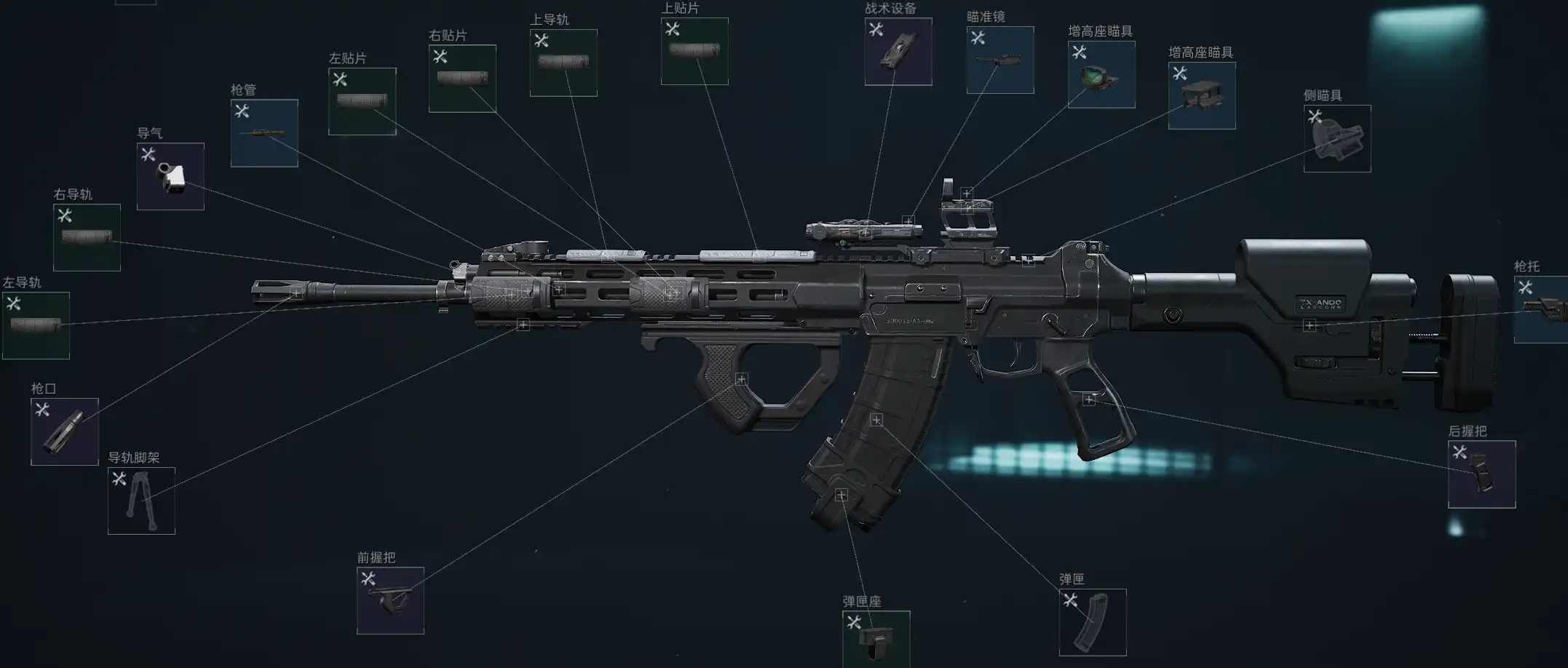Screen dimensions: 1568x668
Task: Select the 导轨脚架 rail bipod slot
Action: [141, 501]
